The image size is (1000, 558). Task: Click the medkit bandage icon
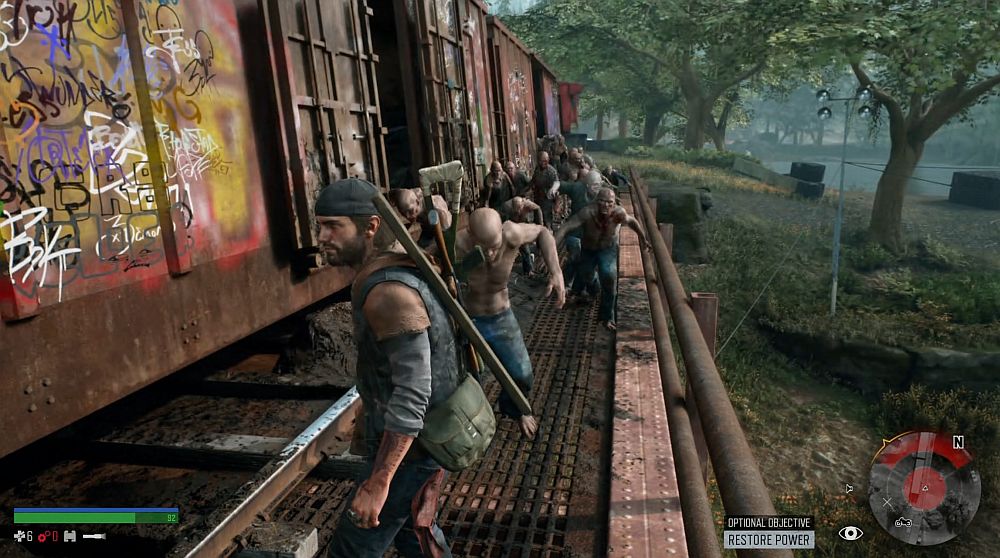(20, 537)
